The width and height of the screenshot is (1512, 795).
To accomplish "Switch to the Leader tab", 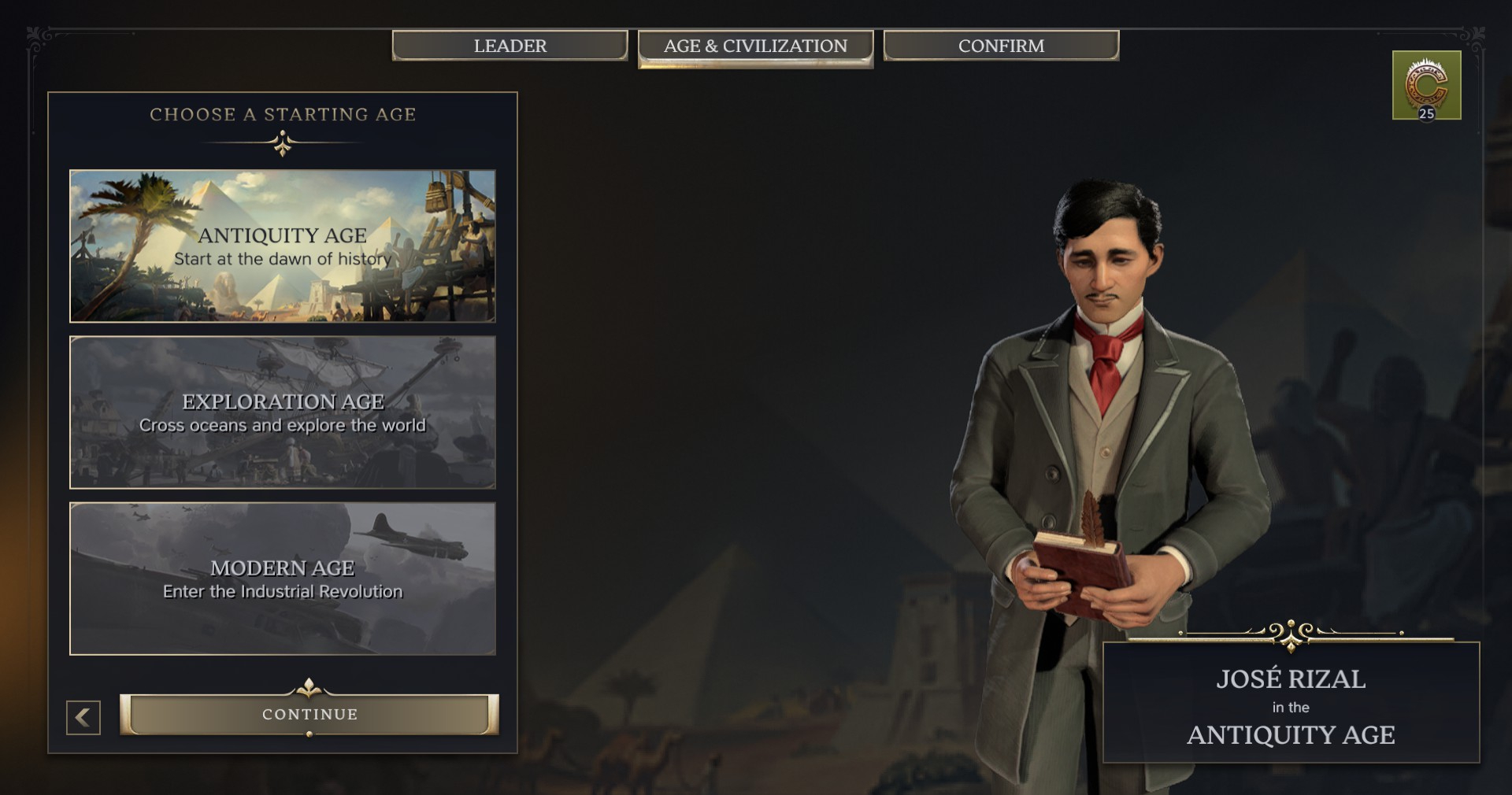I will (x=510, y=46).
